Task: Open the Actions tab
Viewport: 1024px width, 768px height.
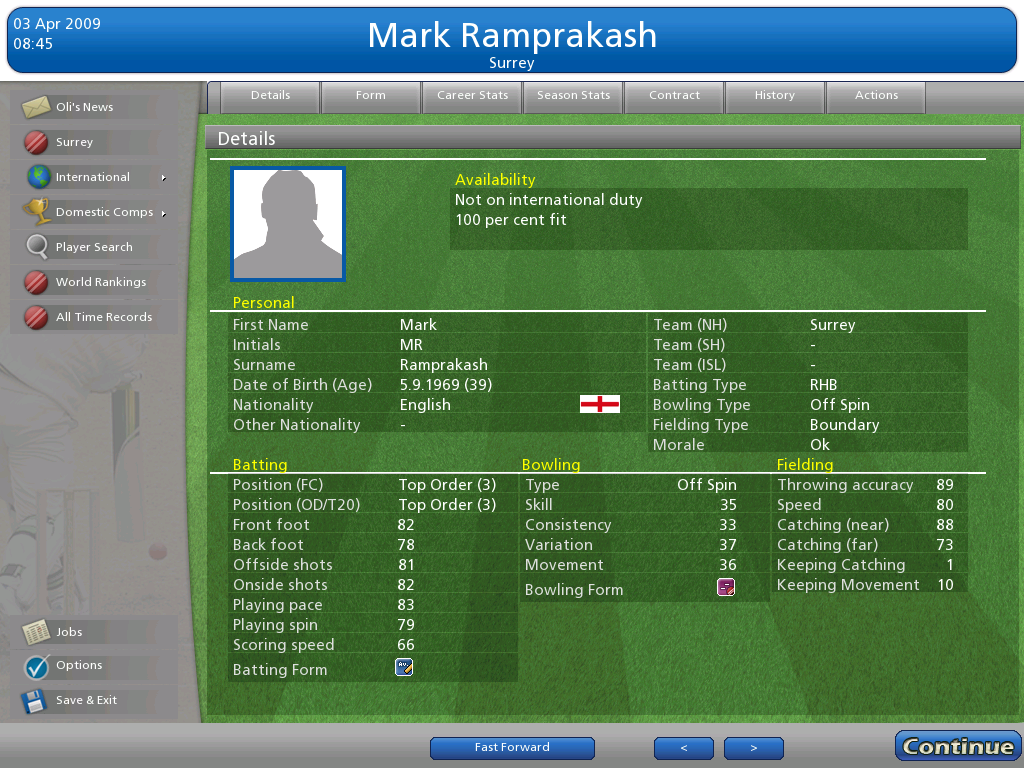Action: point(876,96)
